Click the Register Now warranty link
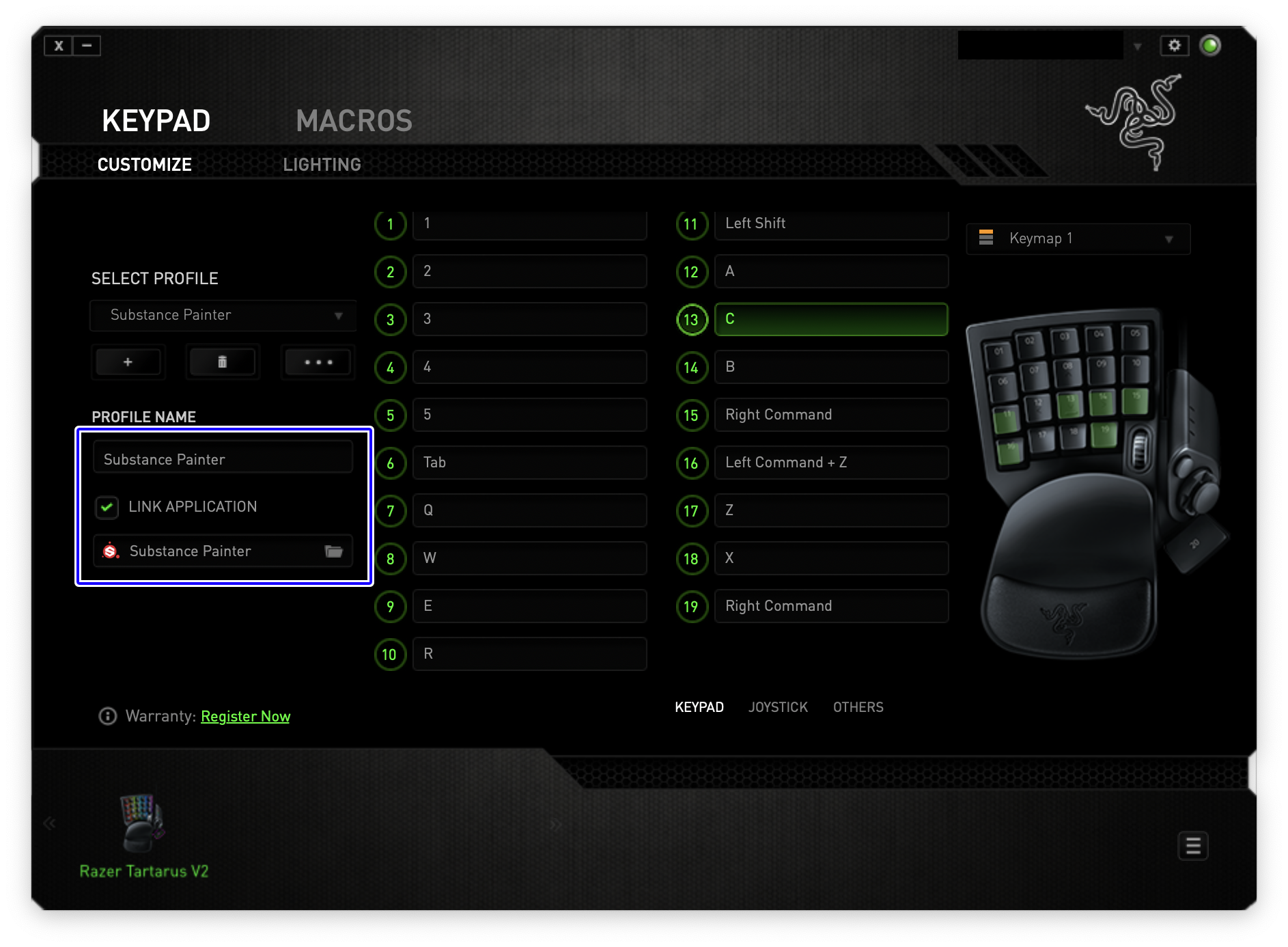This screenshot has width=1288, height=947. 245,716
